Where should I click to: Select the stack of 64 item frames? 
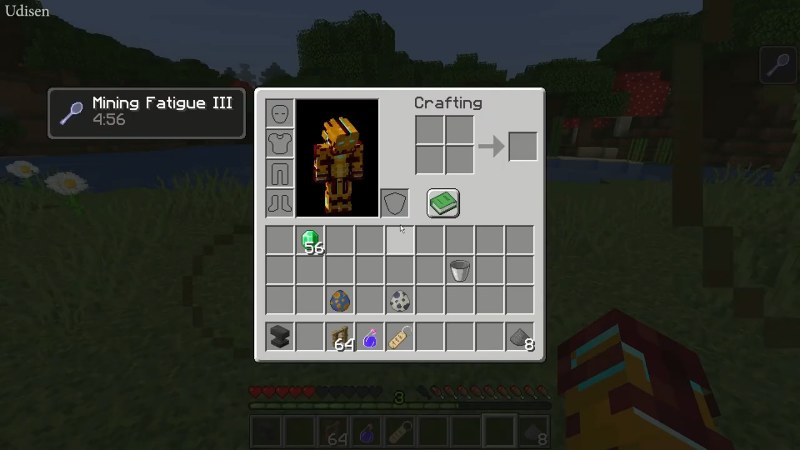[340, 337]
